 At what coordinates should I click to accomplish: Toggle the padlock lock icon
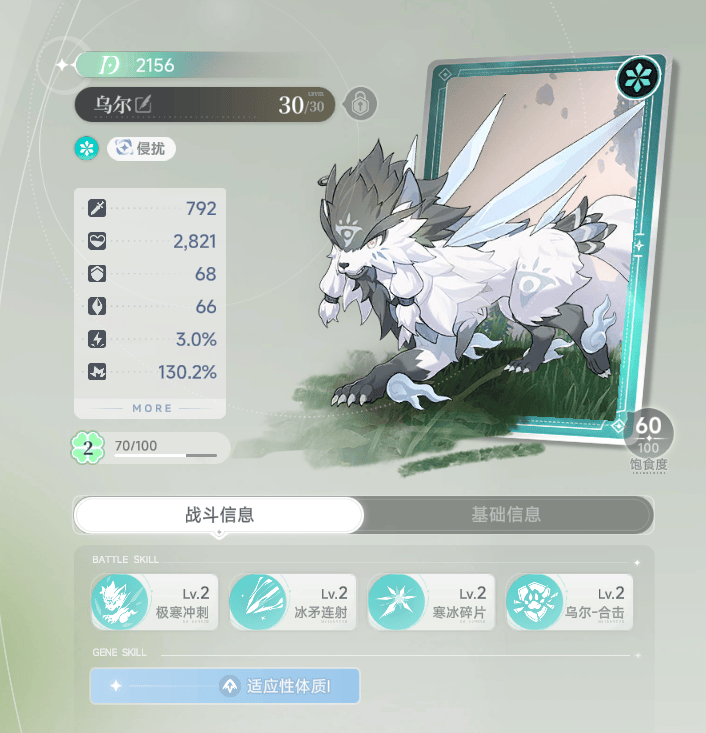click(x=357, y=103)
